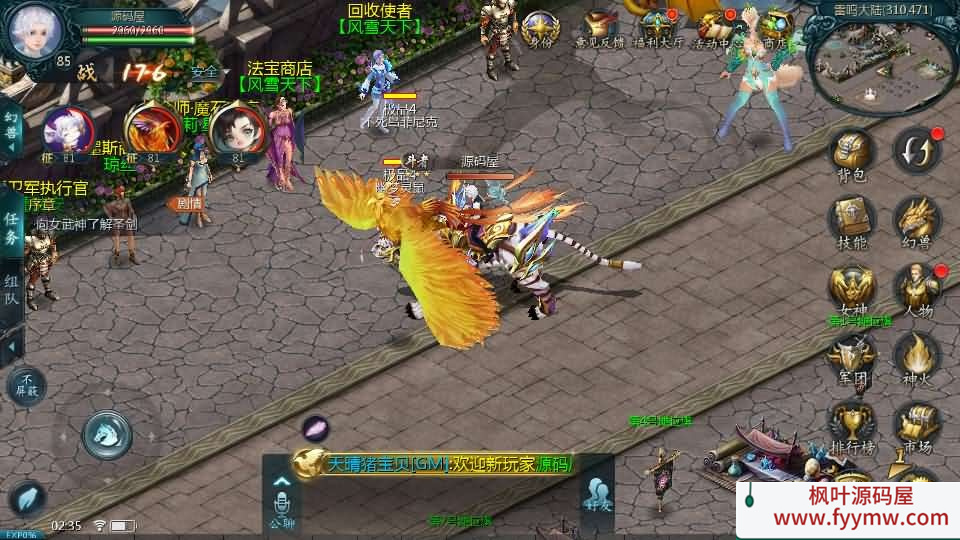The height and width of the screenshot is (540, 960).
Task: Open the 女神 goddess menu
Action: 852,287
